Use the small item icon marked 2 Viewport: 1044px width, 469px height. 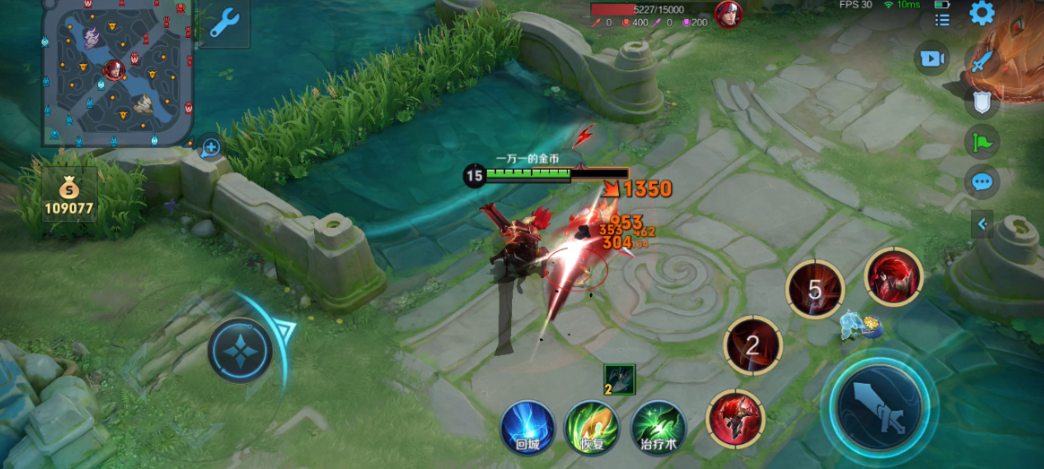pyautogui.click(x=620, y=379)
